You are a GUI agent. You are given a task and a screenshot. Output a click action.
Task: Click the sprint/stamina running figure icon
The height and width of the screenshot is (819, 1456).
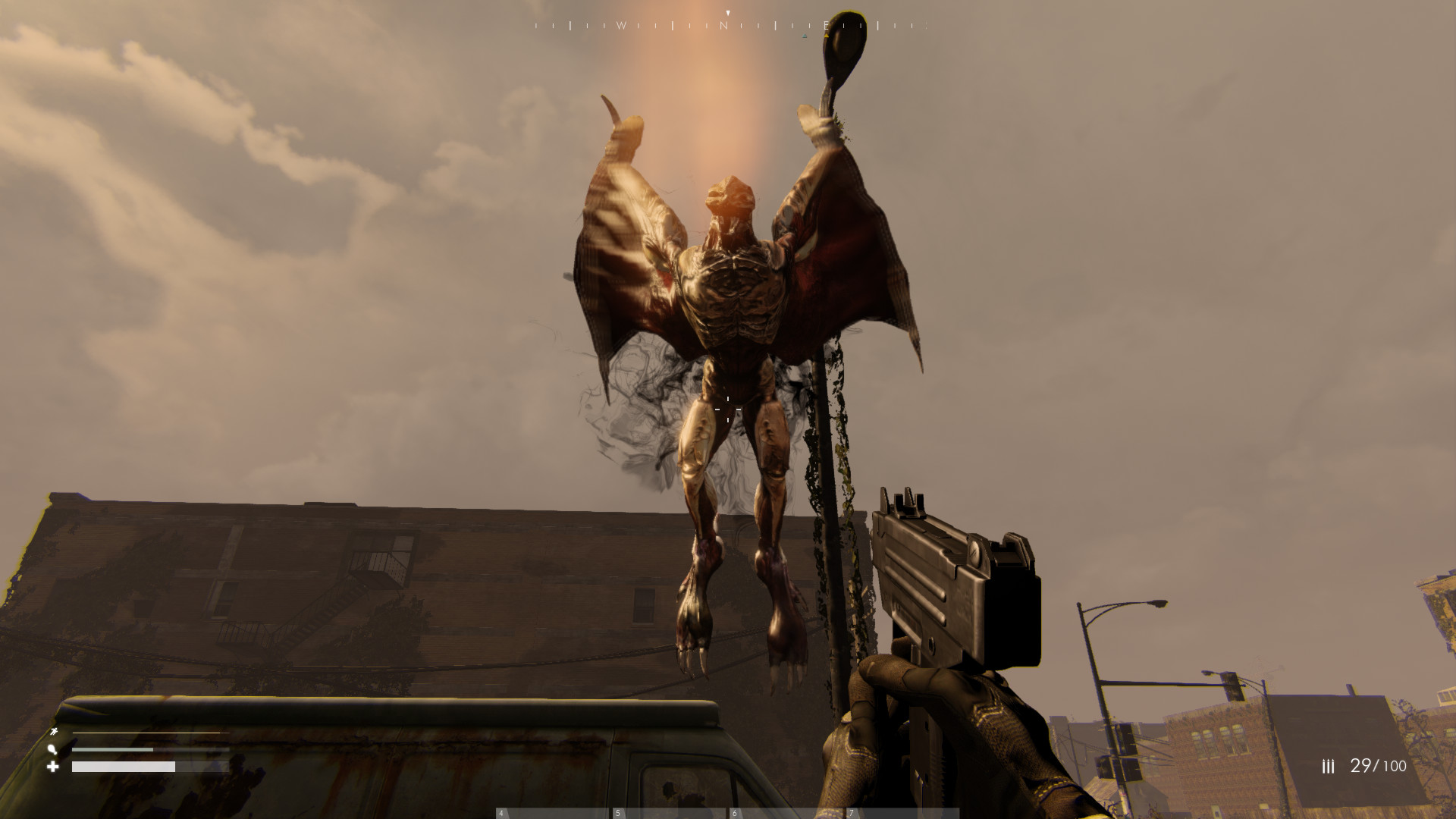tap(55, 733)
